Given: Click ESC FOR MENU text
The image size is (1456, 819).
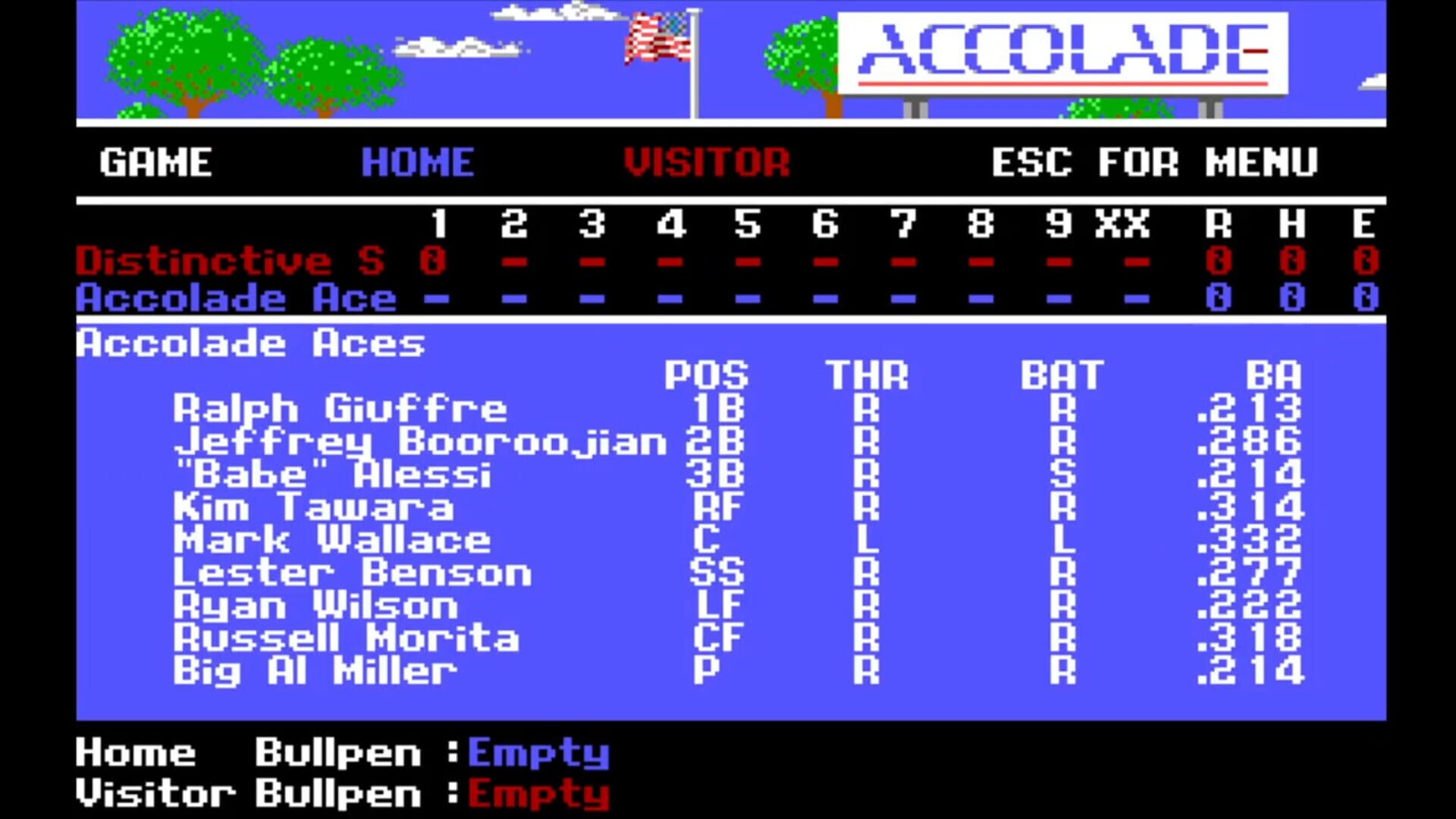Looking at the screenshot, I should click(x=1153, y=162).
